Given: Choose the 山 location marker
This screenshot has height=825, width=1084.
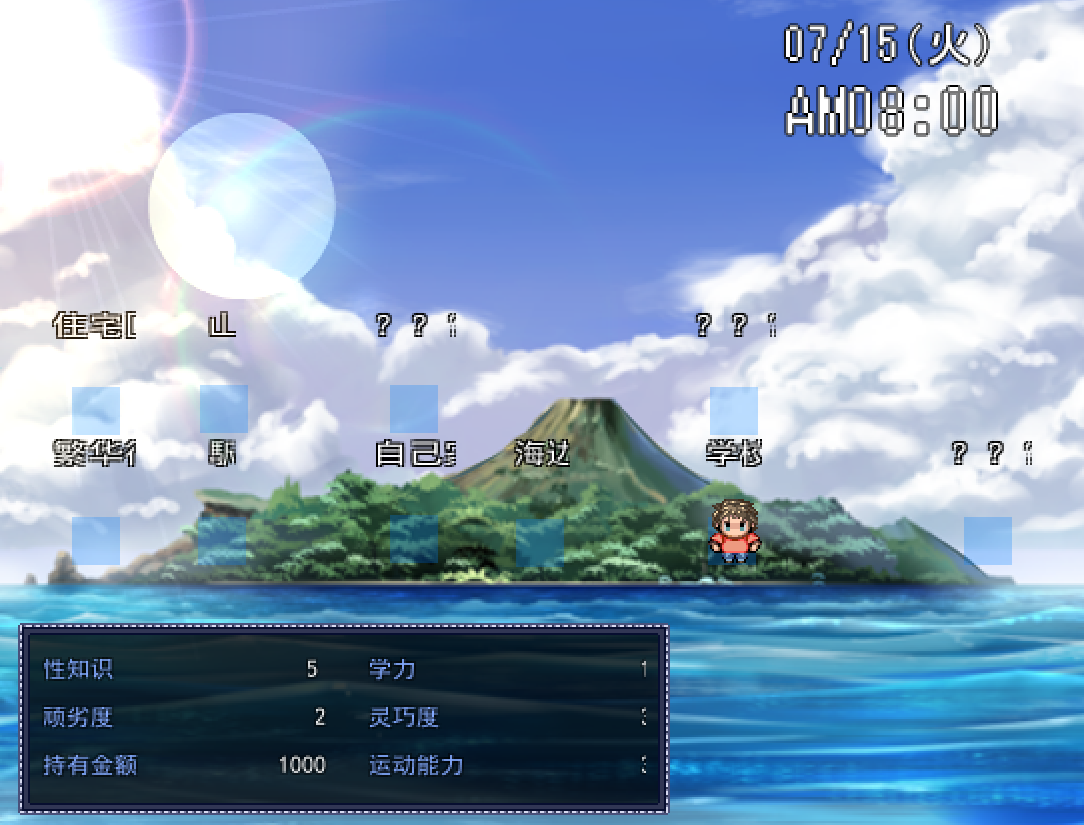Looking at the screenshot, I should [x=224, y=409].
